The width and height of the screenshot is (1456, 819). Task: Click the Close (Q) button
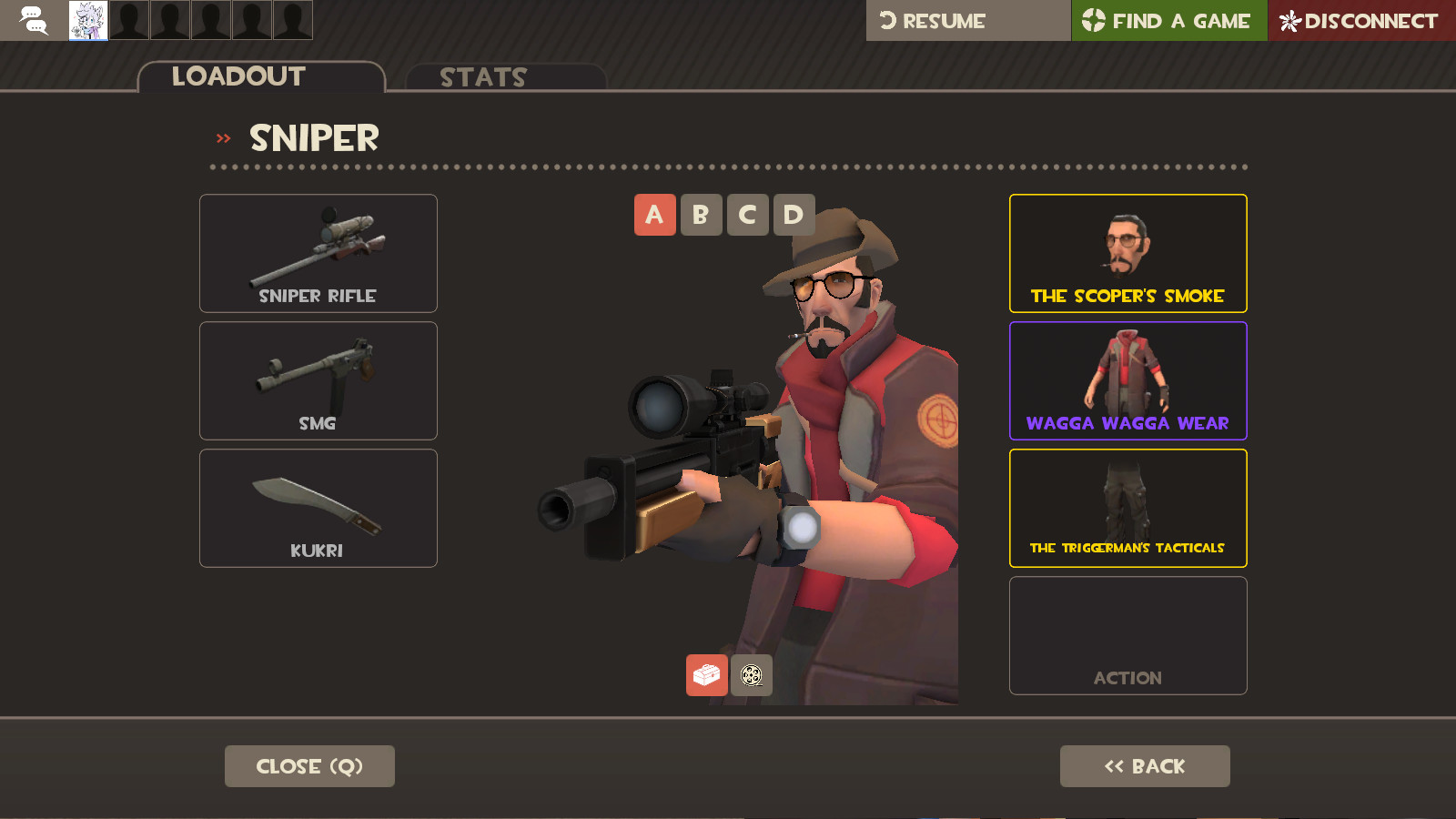309,765
